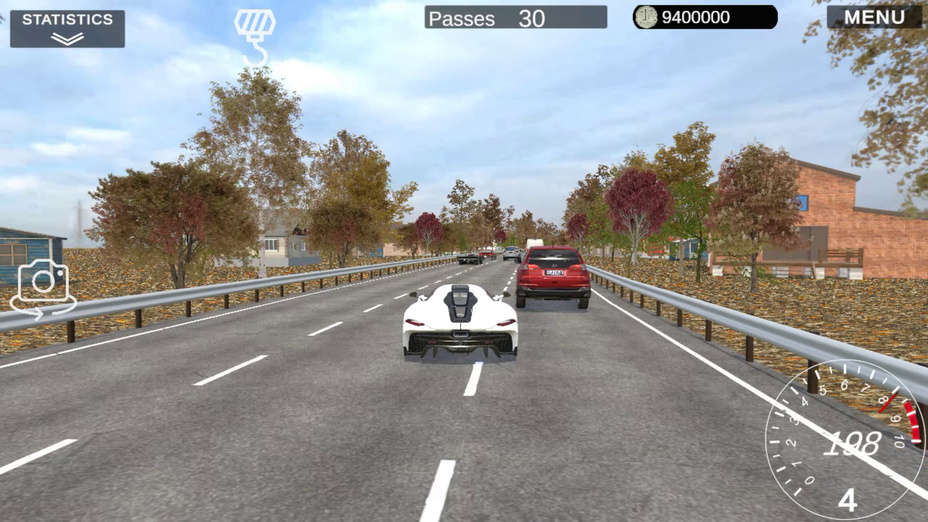Open the Menu button
The image size is (928, 522).
[873, 17]
